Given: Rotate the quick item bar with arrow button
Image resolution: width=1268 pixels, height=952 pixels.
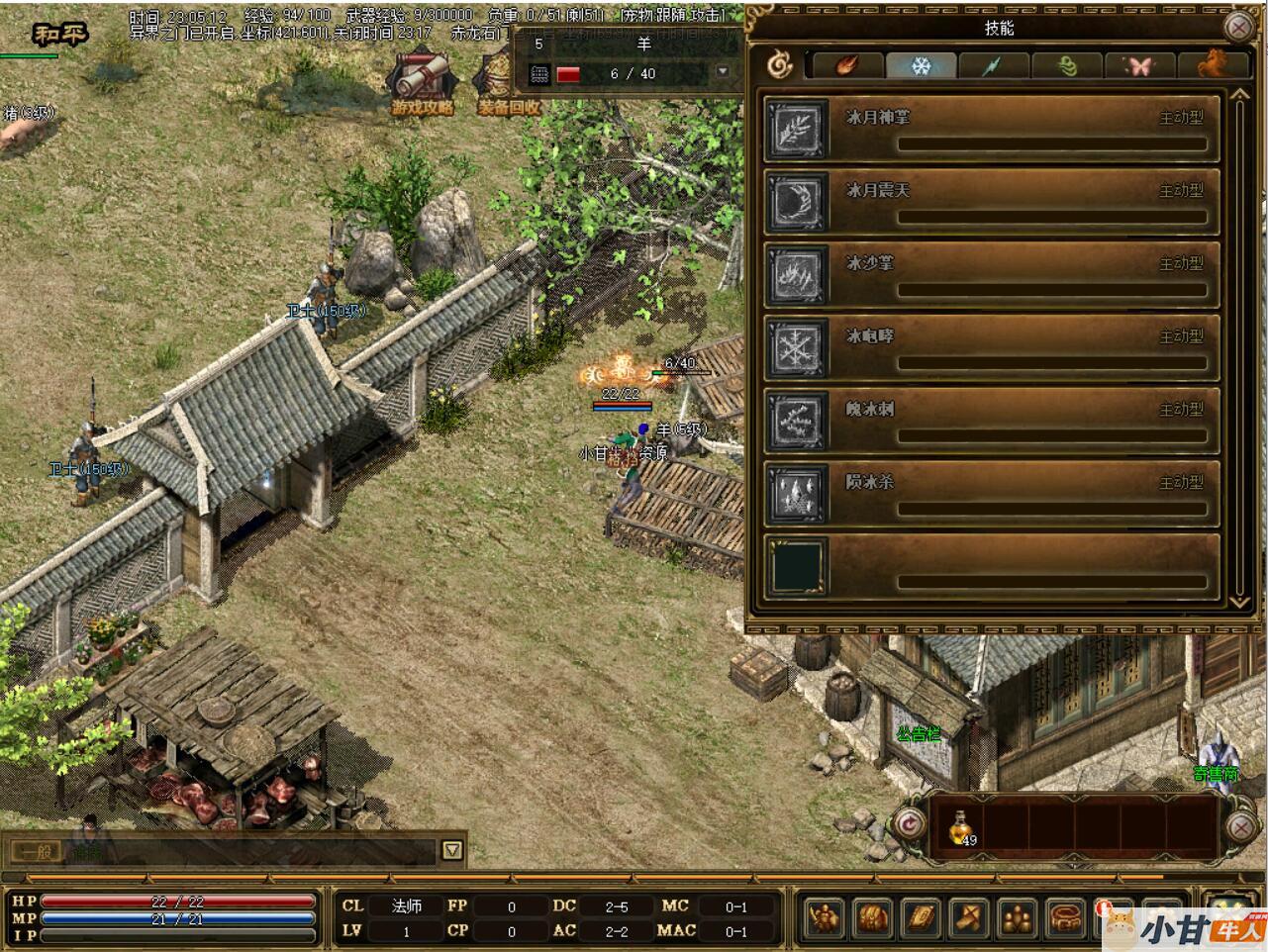Looking at the screenshot, I should tap(907, 824).
